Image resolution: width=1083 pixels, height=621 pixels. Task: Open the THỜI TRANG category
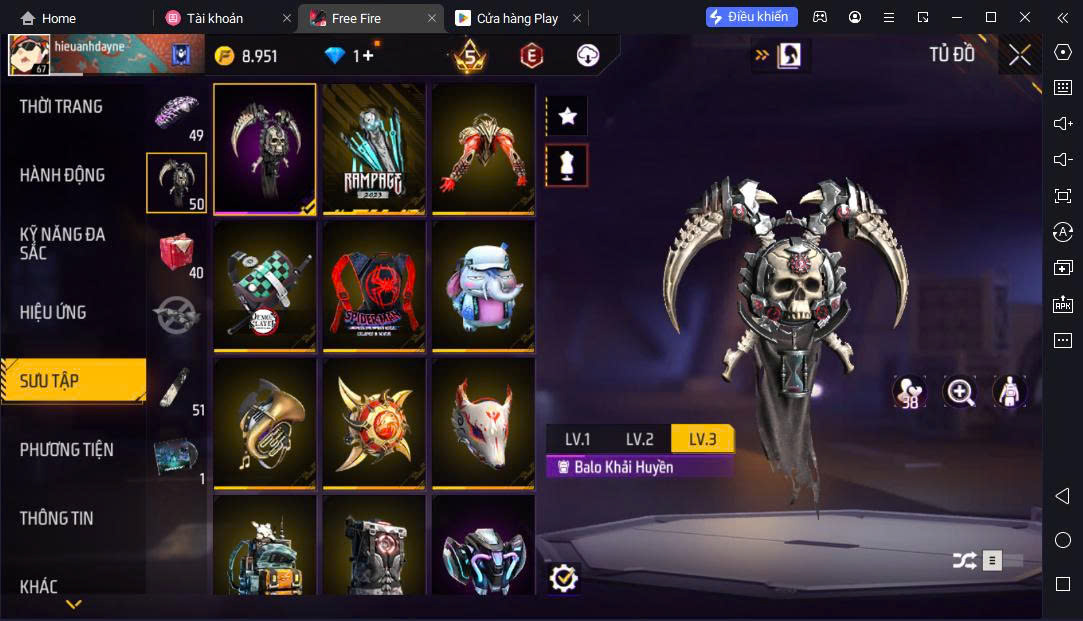(x=62, y=106)
